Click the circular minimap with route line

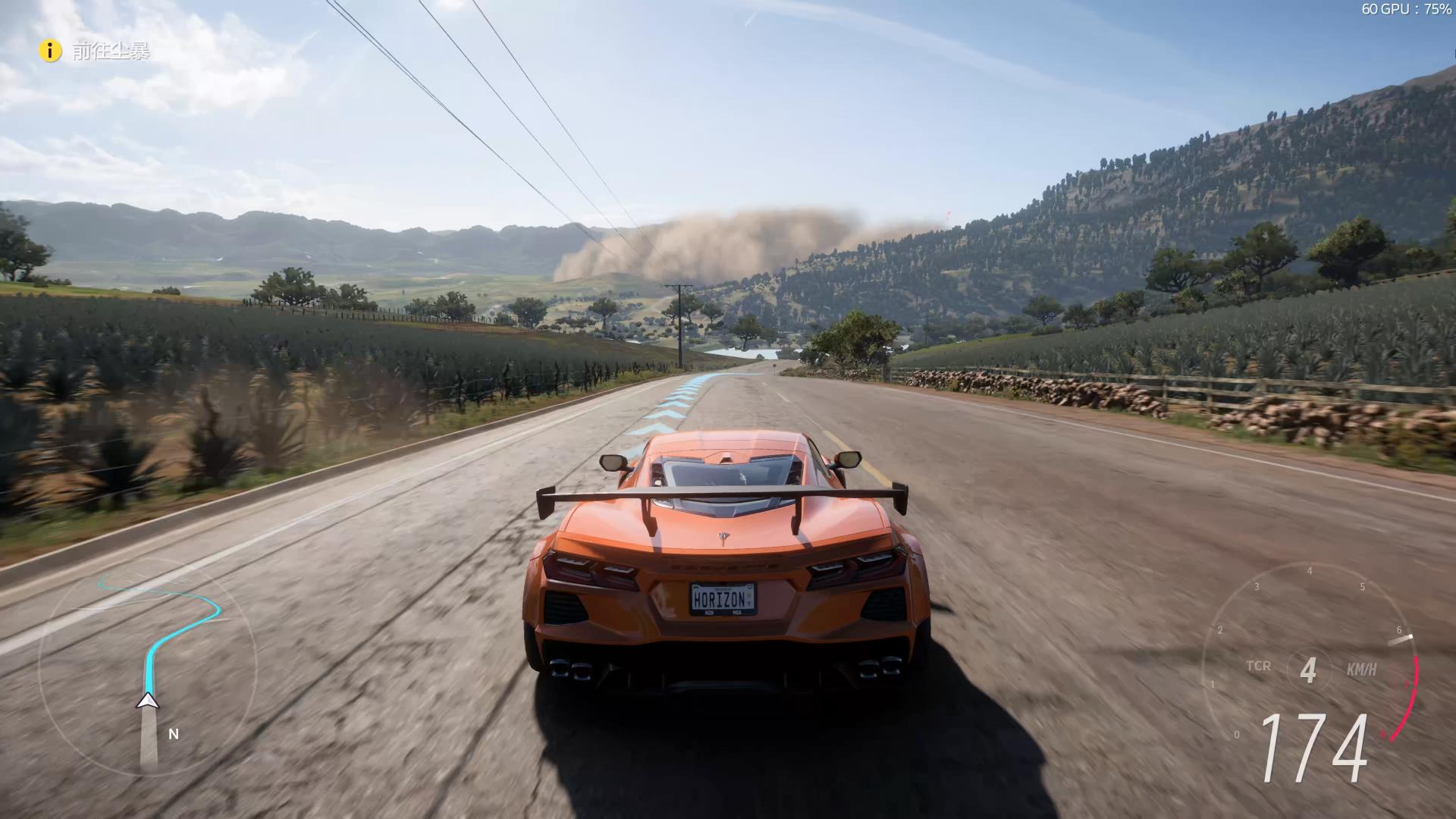pyautogui.click(x=148, y=666)
